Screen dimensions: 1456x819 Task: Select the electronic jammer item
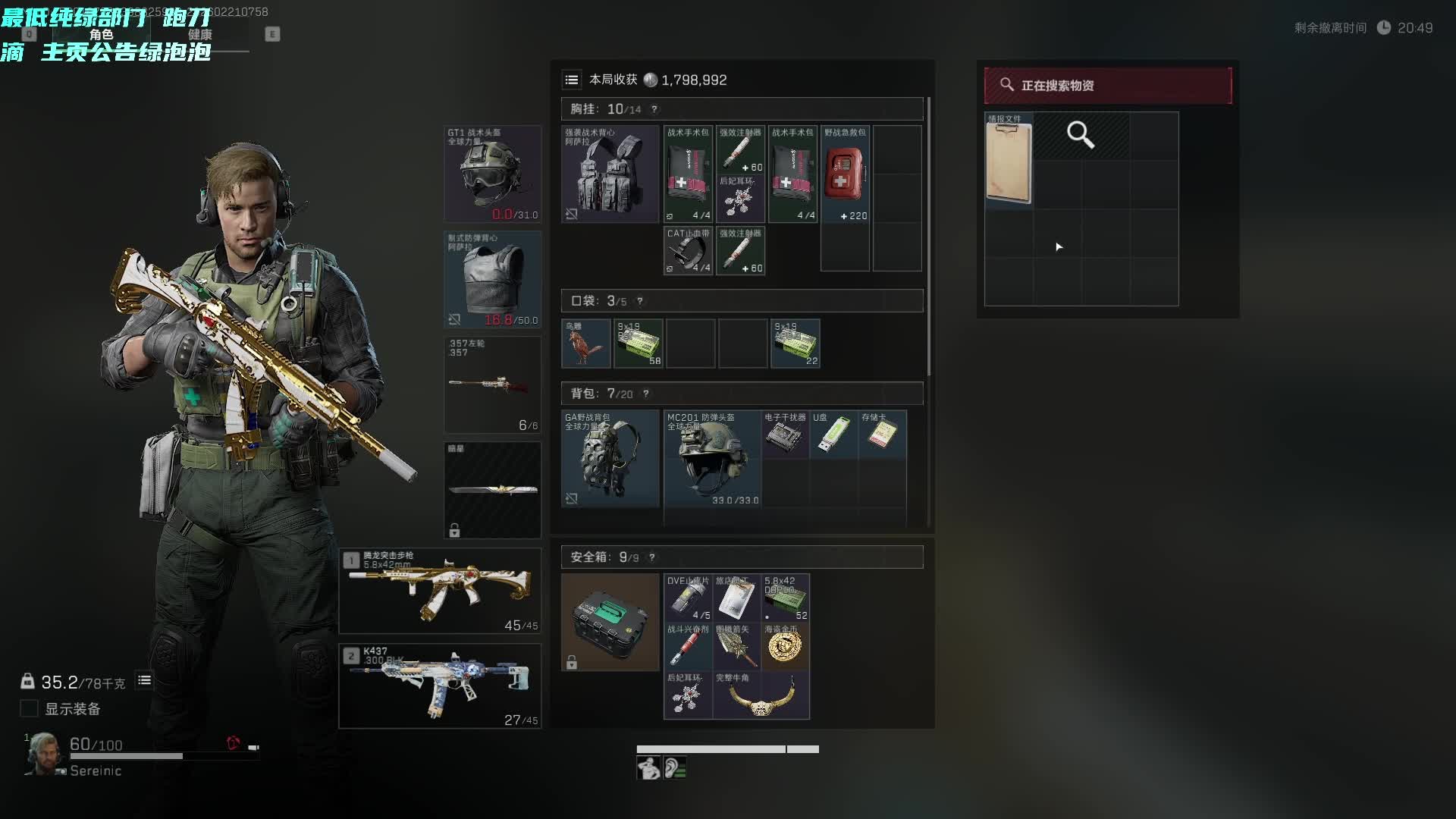tap(785, 435)
